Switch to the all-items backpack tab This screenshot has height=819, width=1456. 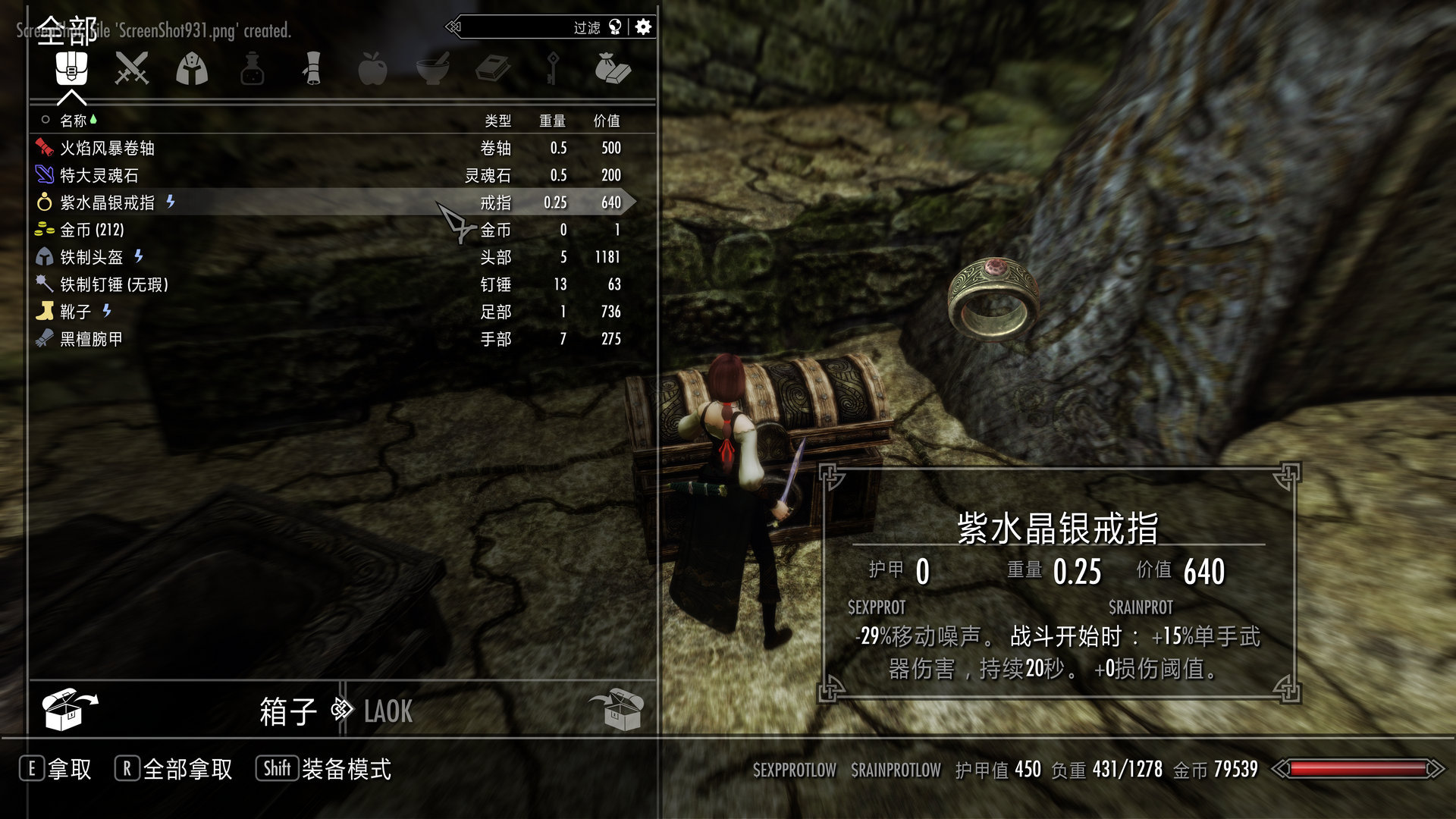click(x=71, y=69)
